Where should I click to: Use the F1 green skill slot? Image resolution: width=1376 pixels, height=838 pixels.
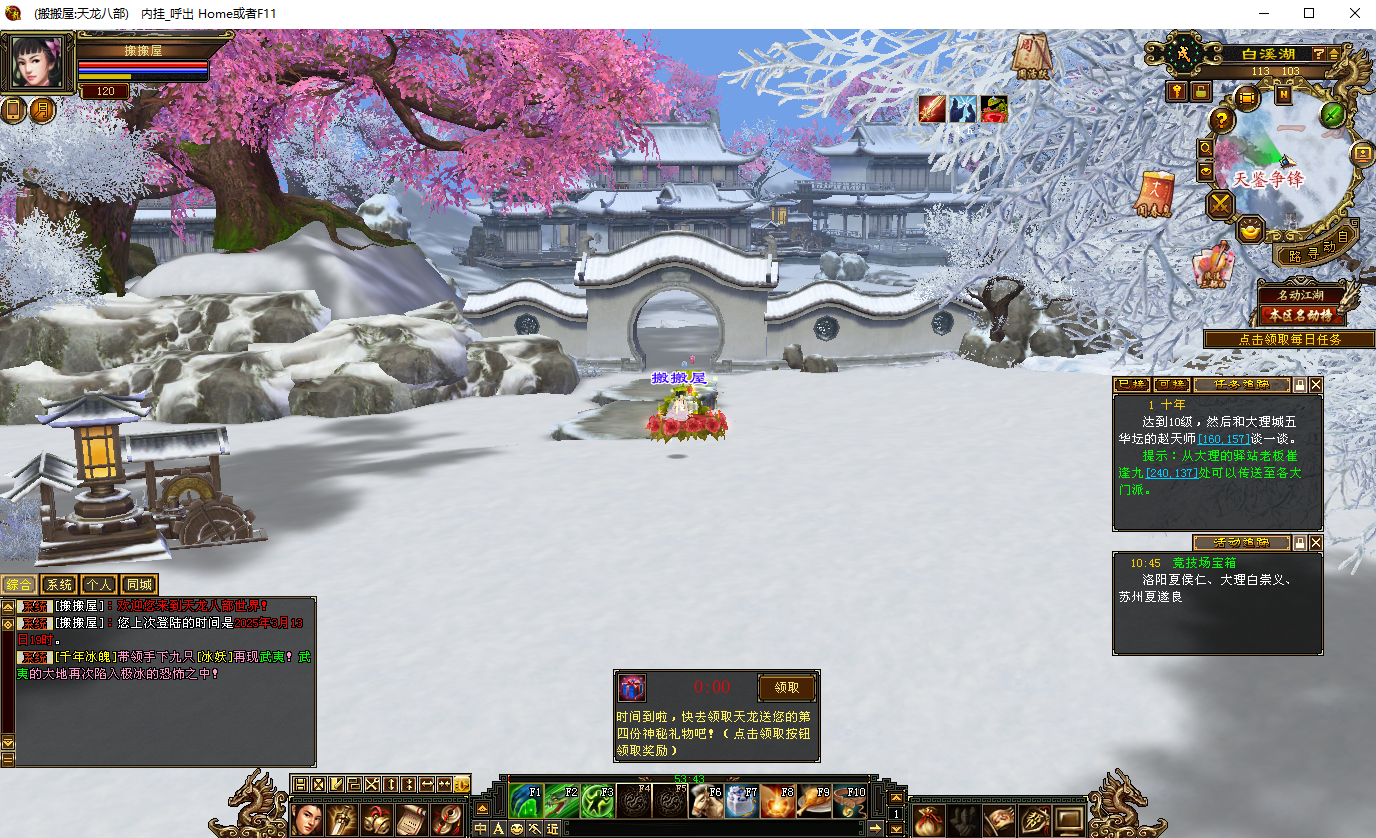coord(526,801)
